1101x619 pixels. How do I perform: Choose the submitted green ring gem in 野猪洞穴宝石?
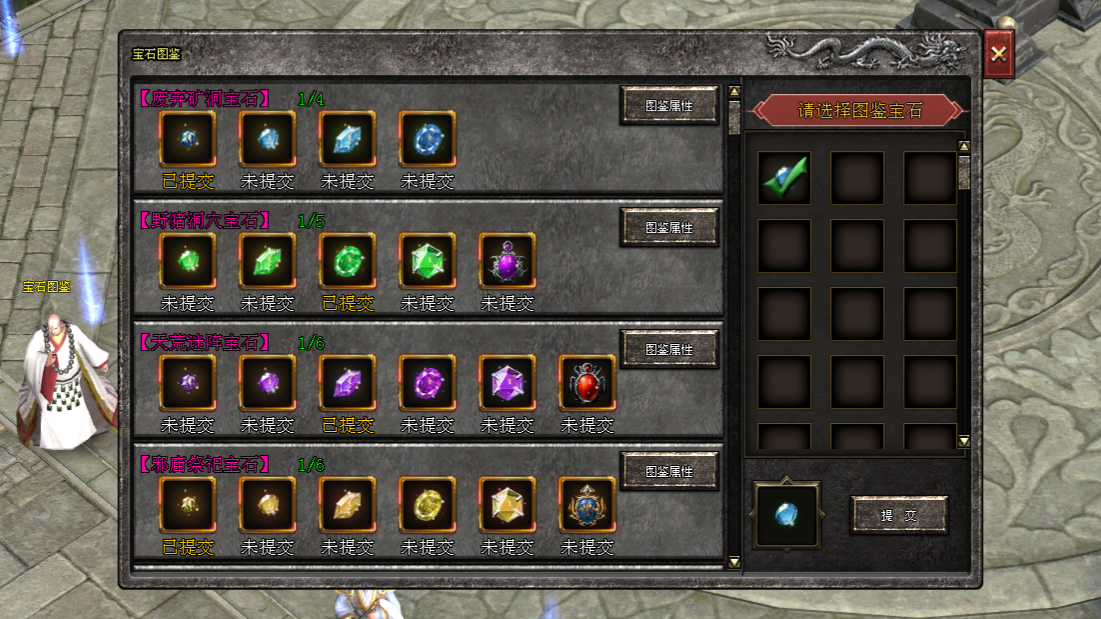[x=348, y=261]
